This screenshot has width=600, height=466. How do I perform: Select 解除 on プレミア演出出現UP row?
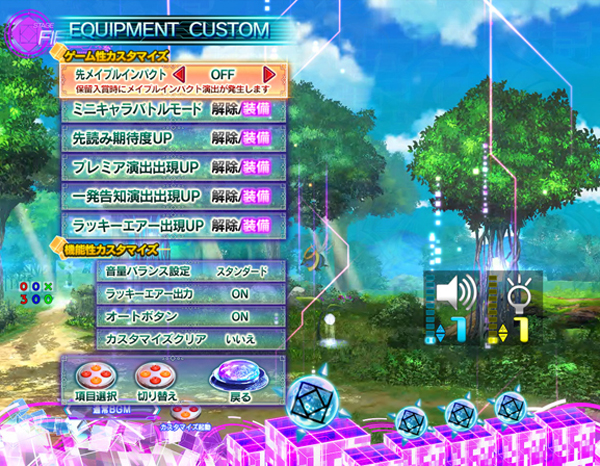point(225,166)
